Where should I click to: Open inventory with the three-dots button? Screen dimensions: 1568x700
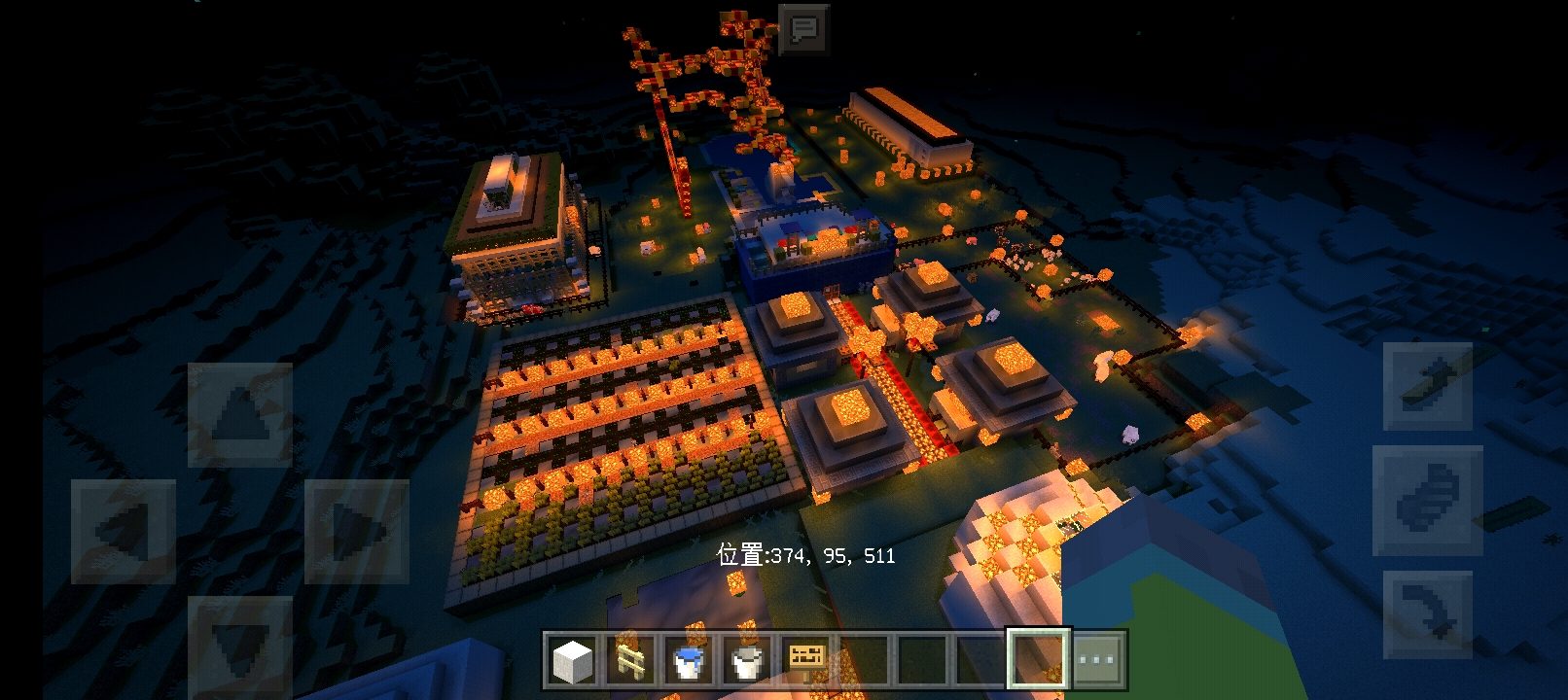[x=1098, y=660]
